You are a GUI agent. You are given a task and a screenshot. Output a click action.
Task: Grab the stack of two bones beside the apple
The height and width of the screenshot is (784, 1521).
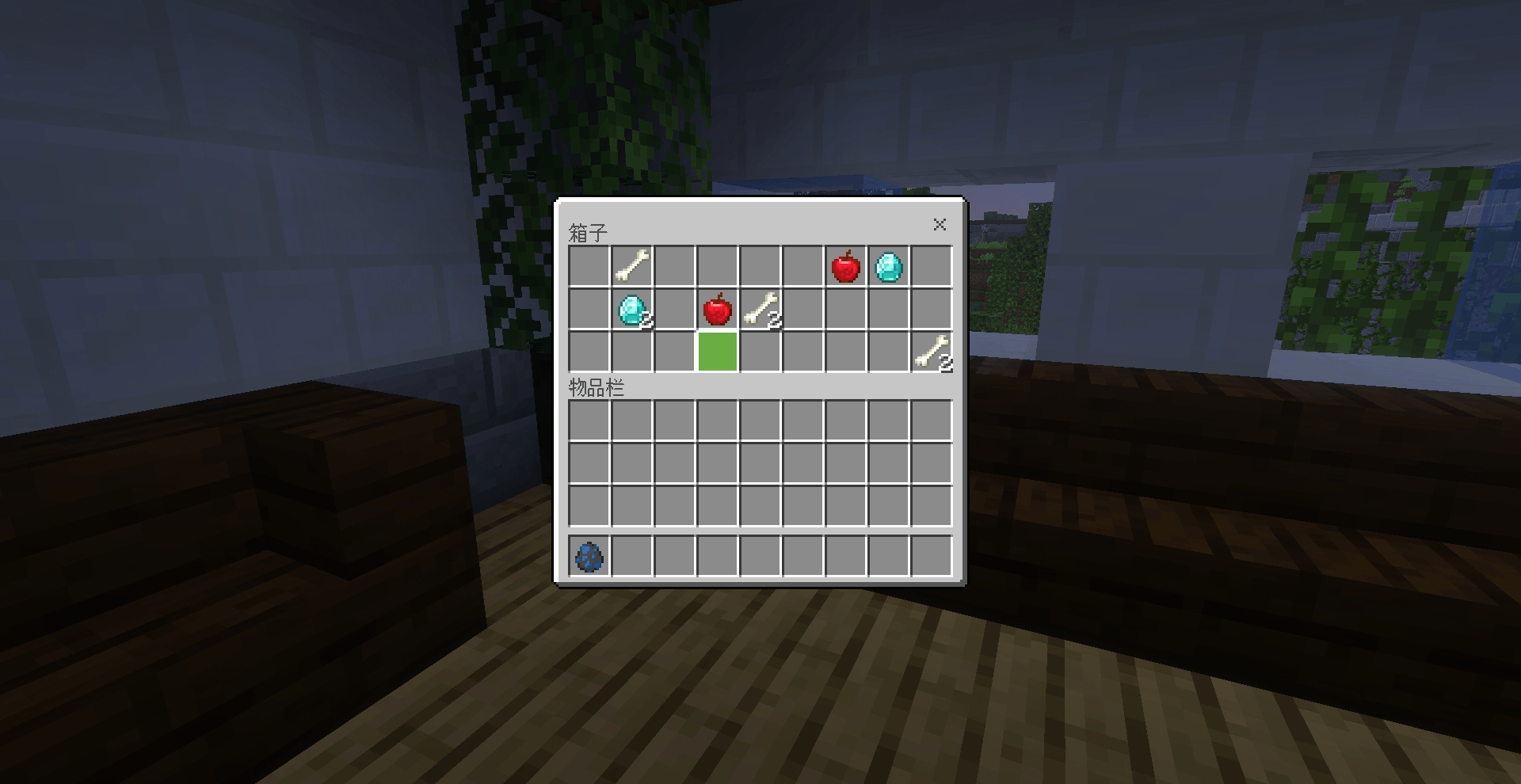[760, 309]
